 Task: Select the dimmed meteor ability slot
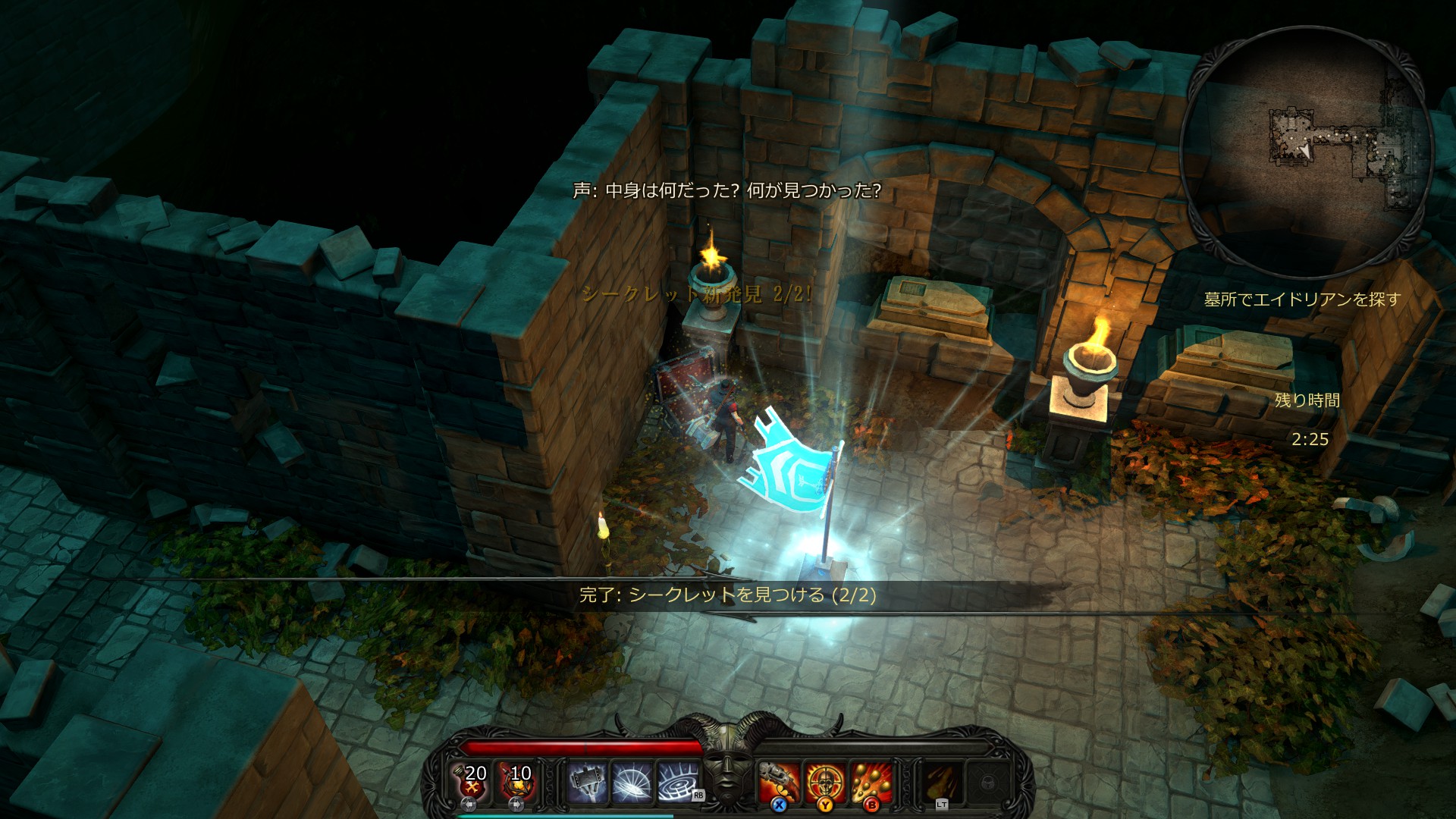(x=942, y=782)
